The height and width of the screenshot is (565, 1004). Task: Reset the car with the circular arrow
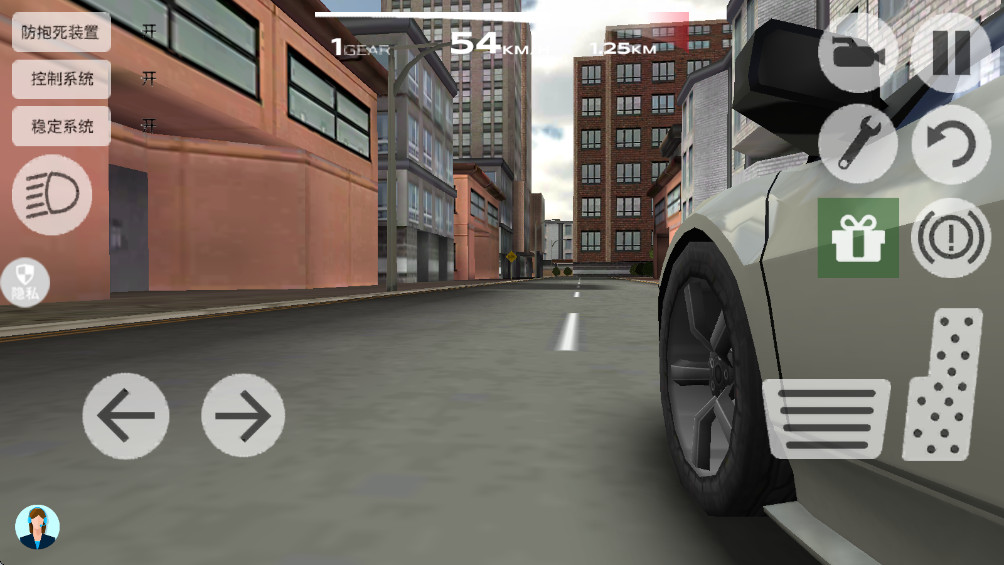pos(951,144)
